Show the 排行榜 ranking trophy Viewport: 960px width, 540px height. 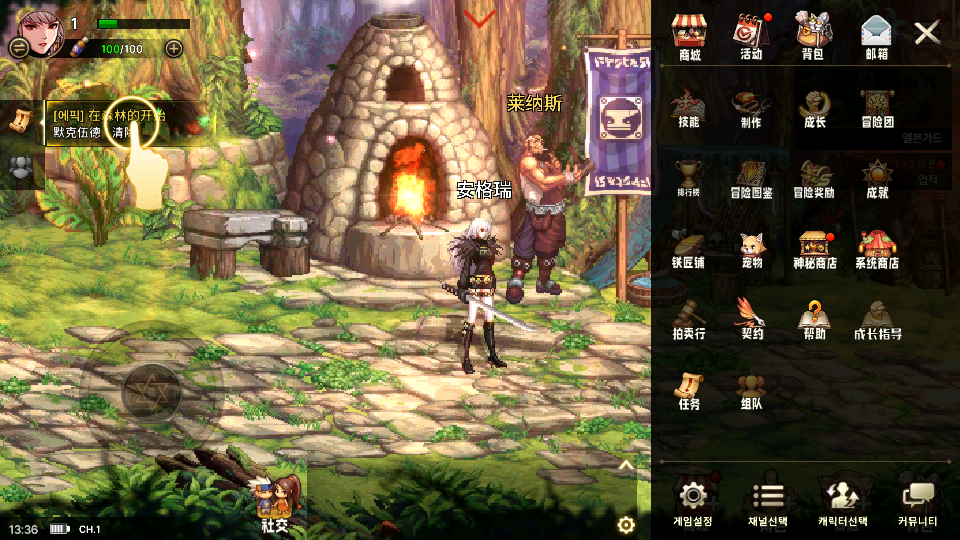pos(689,176)
